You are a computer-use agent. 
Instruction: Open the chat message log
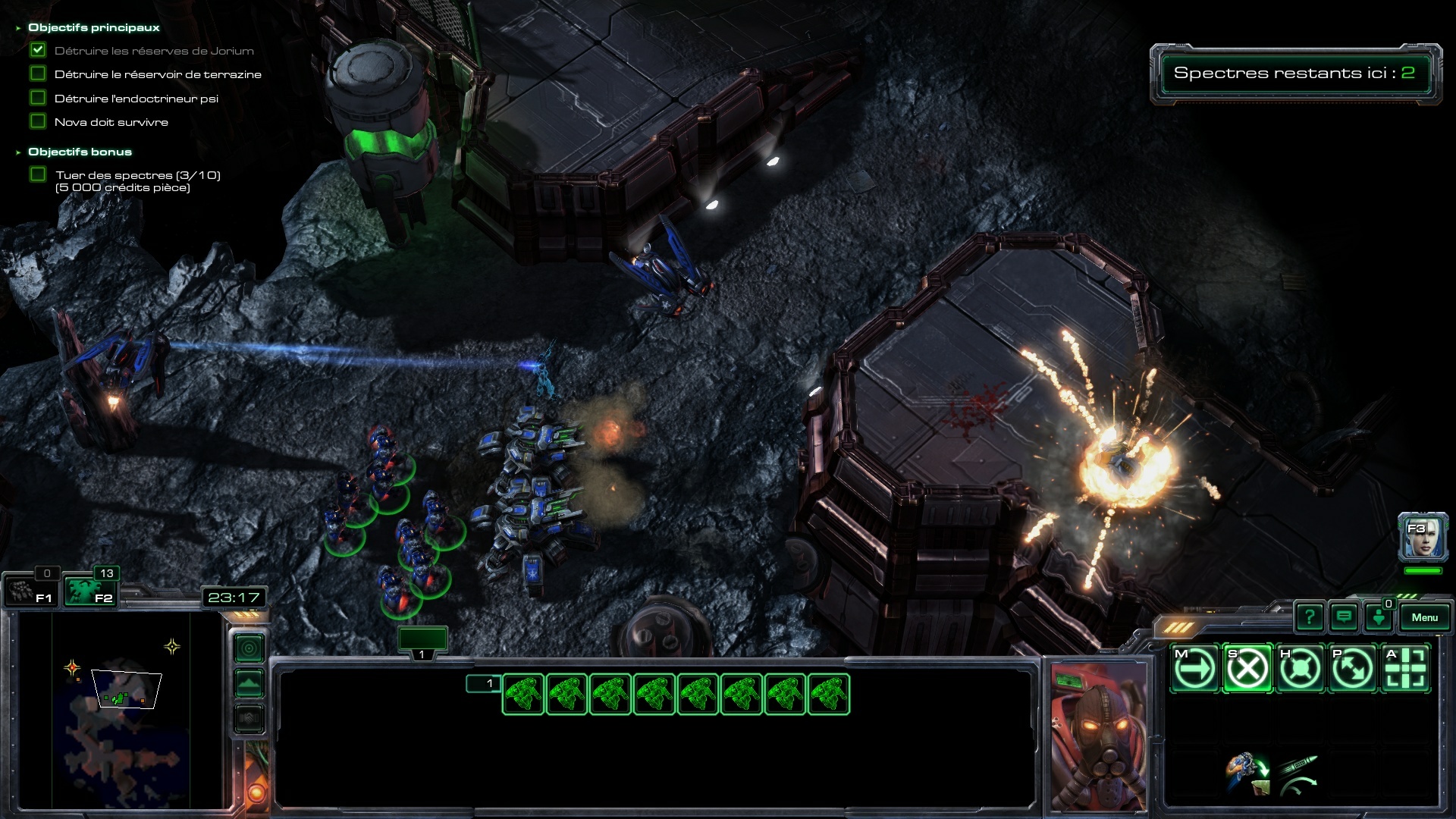pyautogui.click(x=1344, y=617)
